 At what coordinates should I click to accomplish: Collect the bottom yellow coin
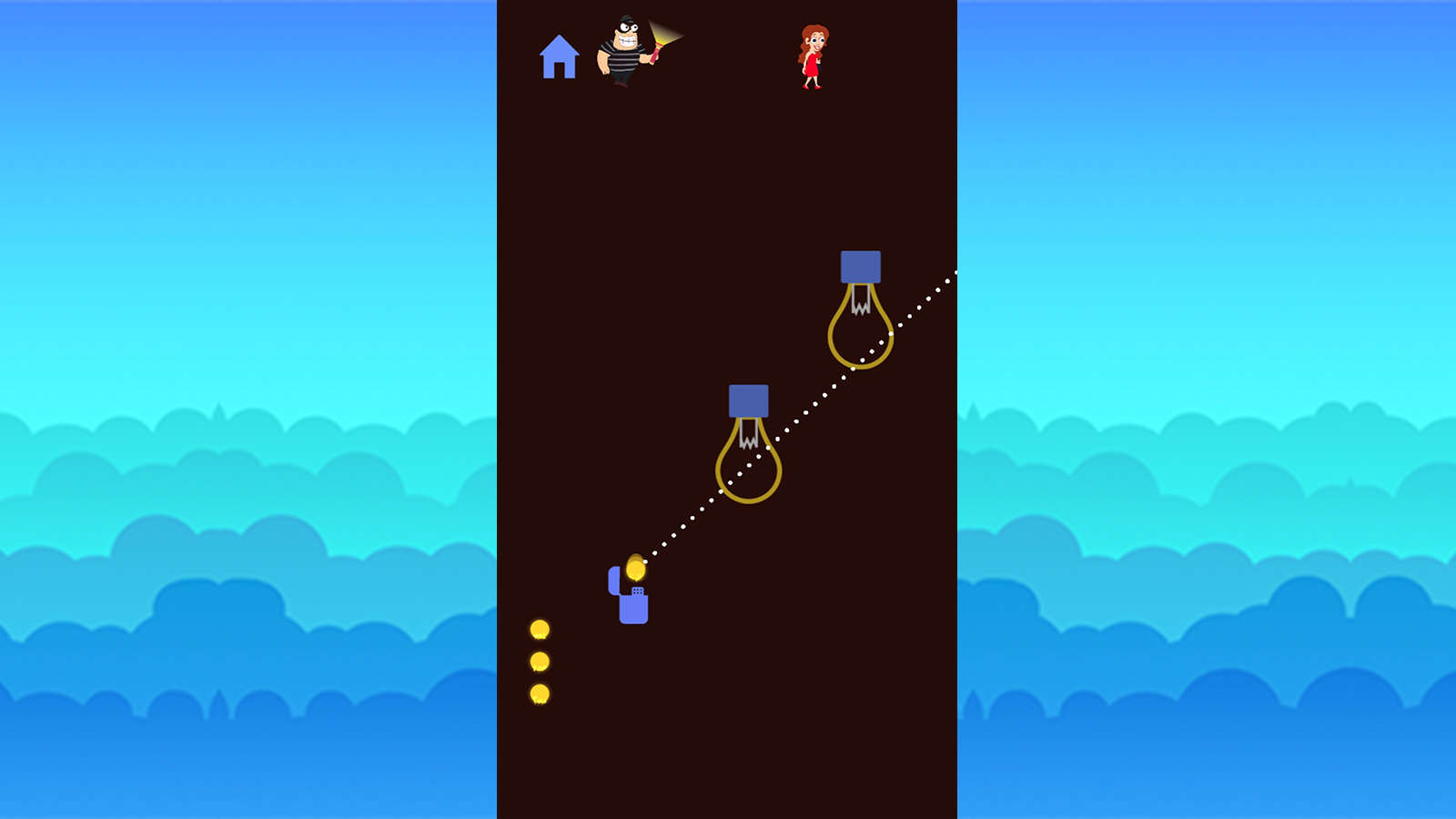tap(541, 694)
